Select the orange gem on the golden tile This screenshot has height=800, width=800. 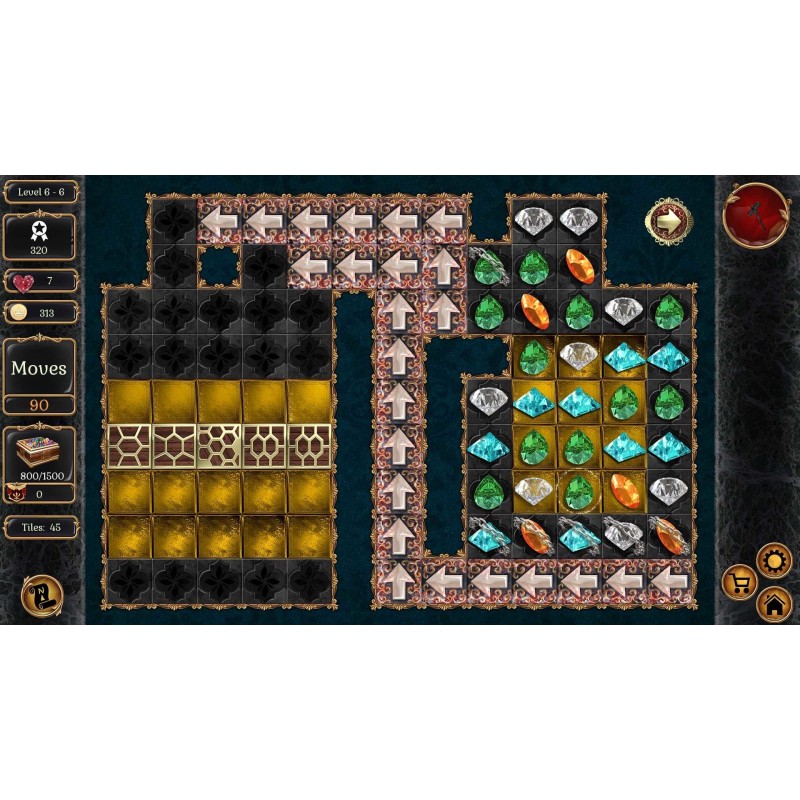(x=624, y=491)
